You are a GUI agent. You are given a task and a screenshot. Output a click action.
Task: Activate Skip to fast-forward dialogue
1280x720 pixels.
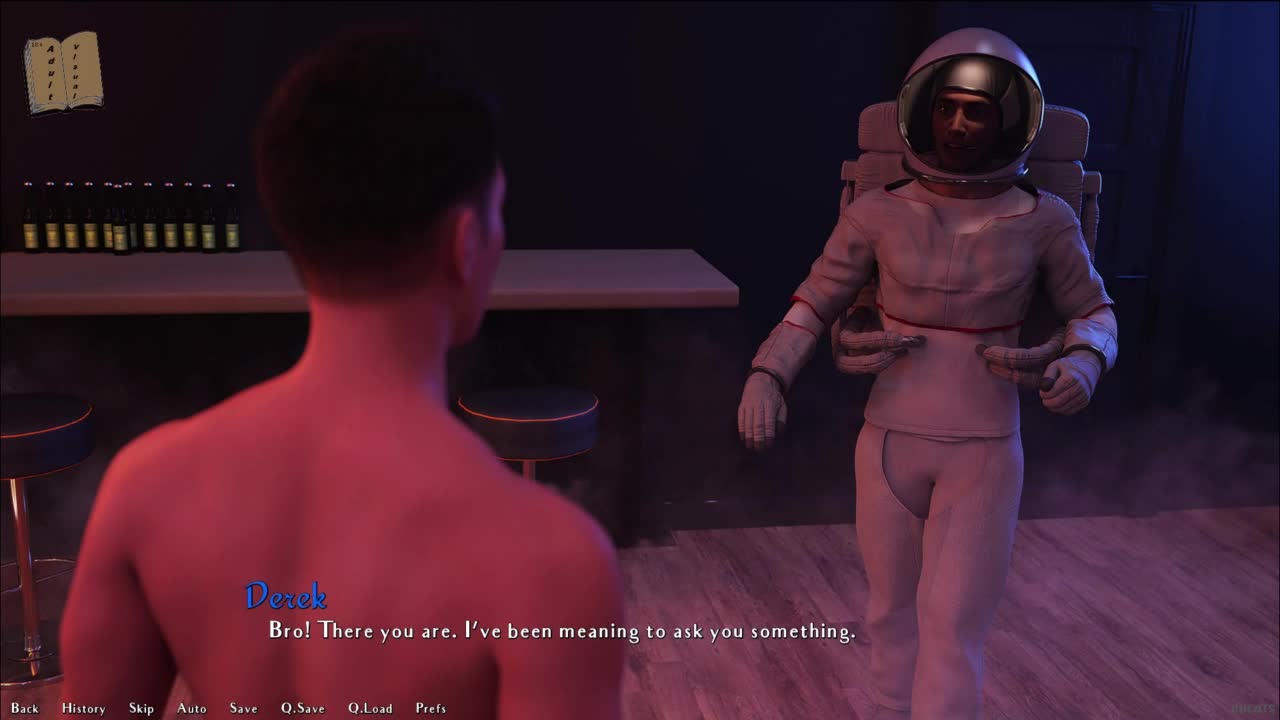coord(141,708)
